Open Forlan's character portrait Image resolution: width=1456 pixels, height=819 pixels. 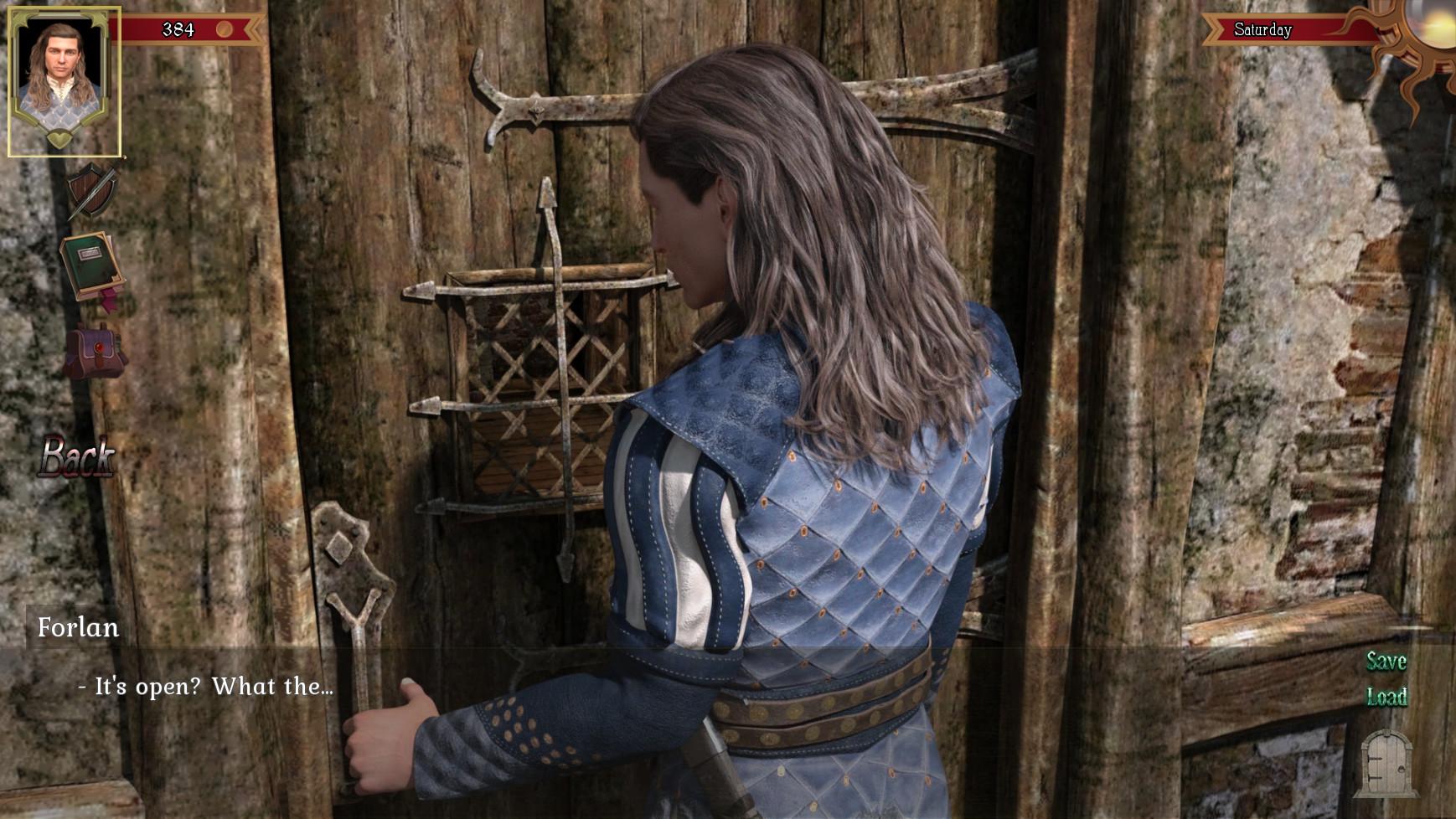(64, 81)
